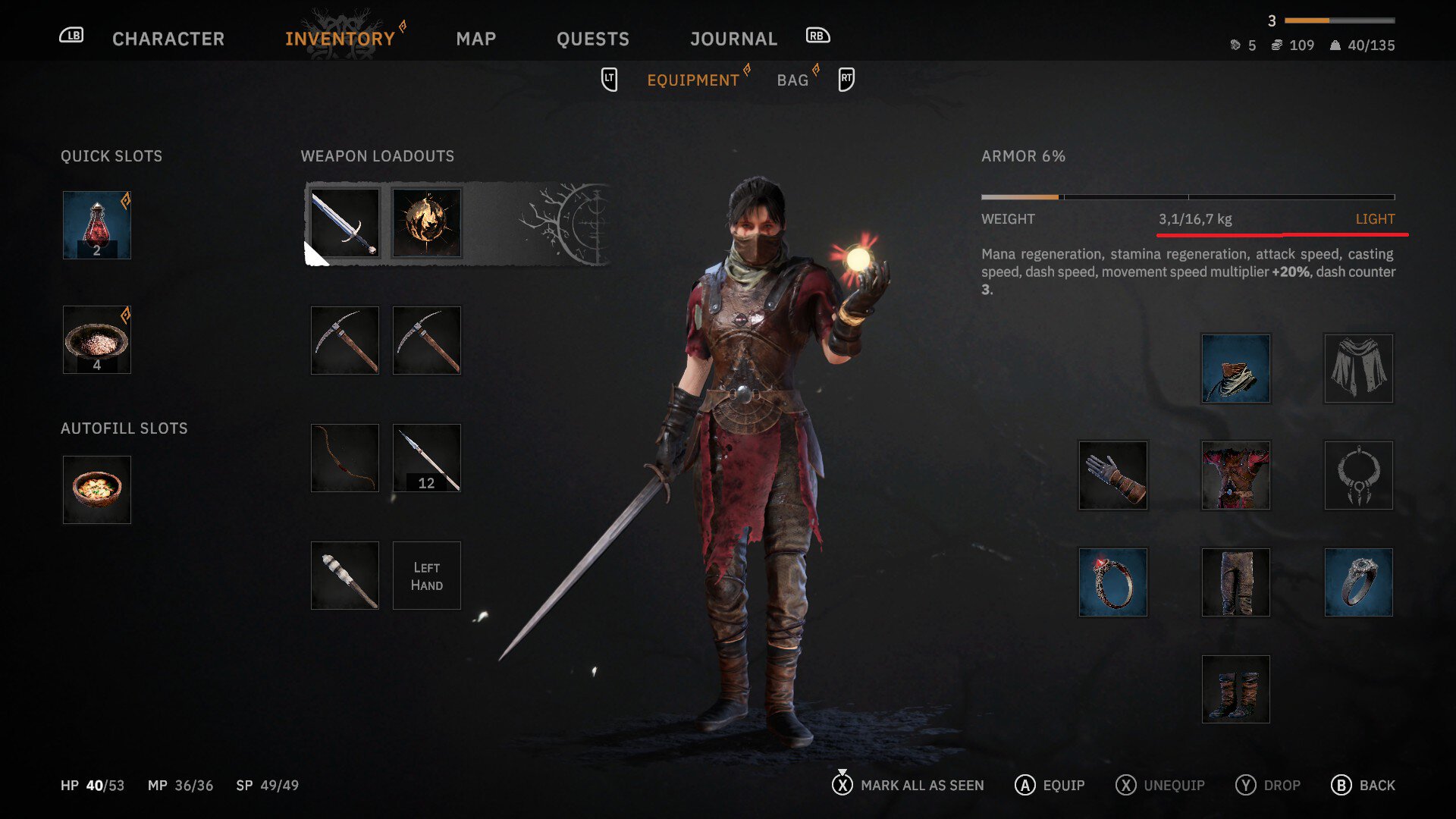Click the empty cloak slot
Image resolution: width=1456 pixels, height=819 pixels.
click(x=1358, y=369)
